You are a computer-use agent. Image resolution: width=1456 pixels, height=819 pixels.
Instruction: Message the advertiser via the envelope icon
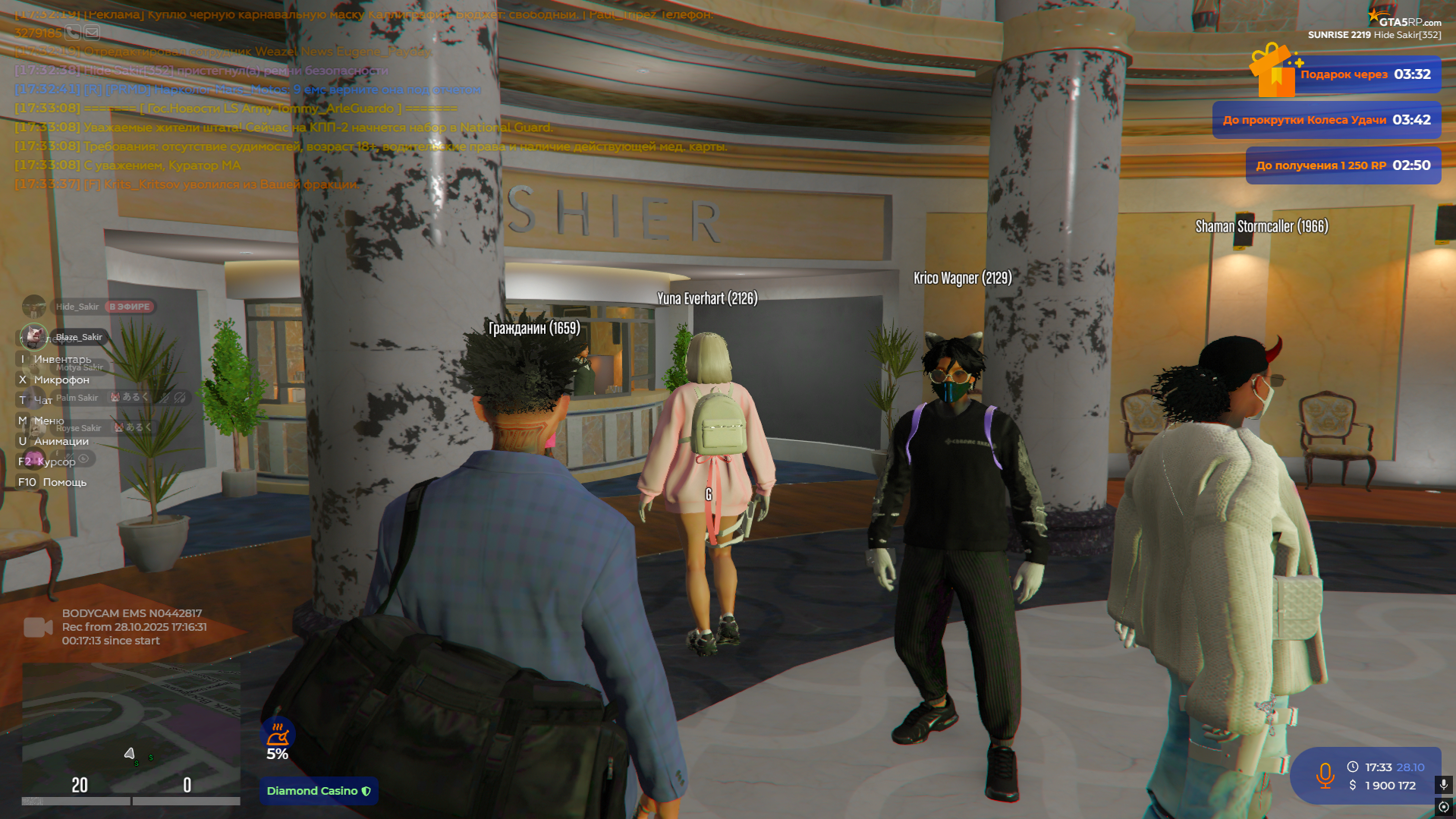point(92,33)
